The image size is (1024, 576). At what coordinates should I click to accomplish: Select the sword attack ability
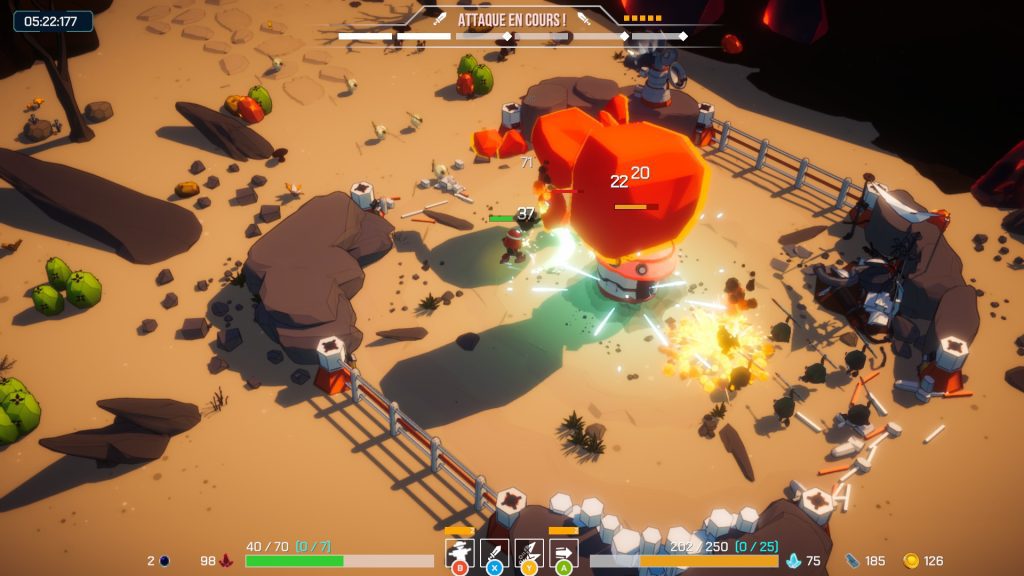pyautogui.click(x=494, y=552)
